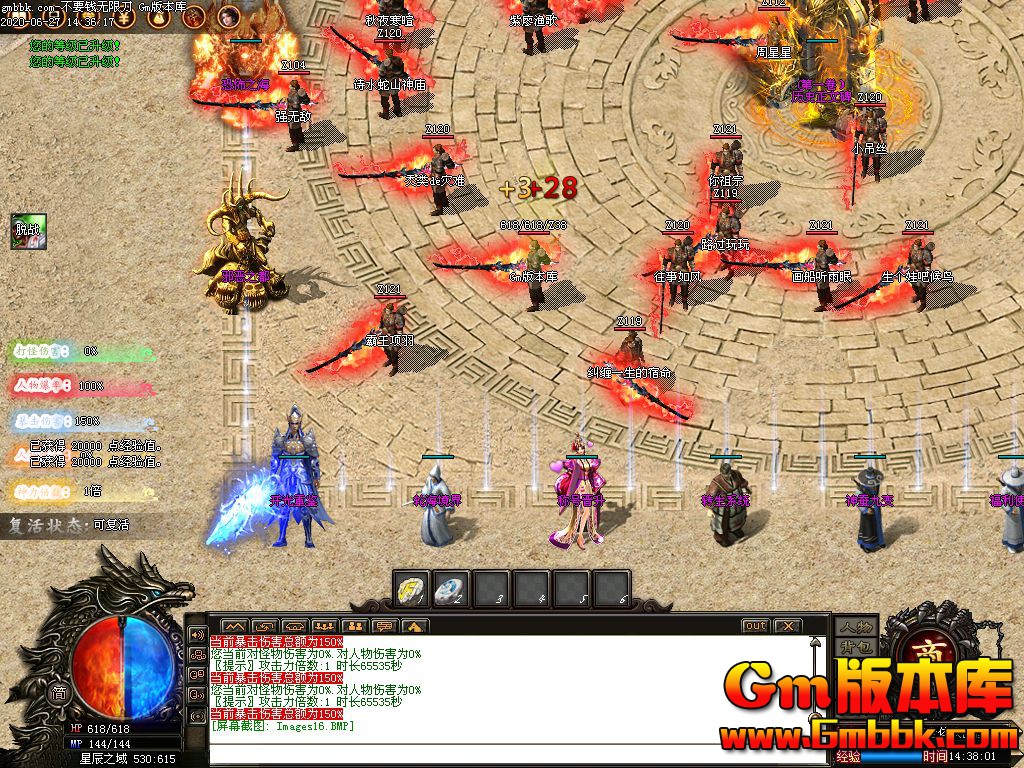Open the female portrait icon in top bar

click(229, 16)
